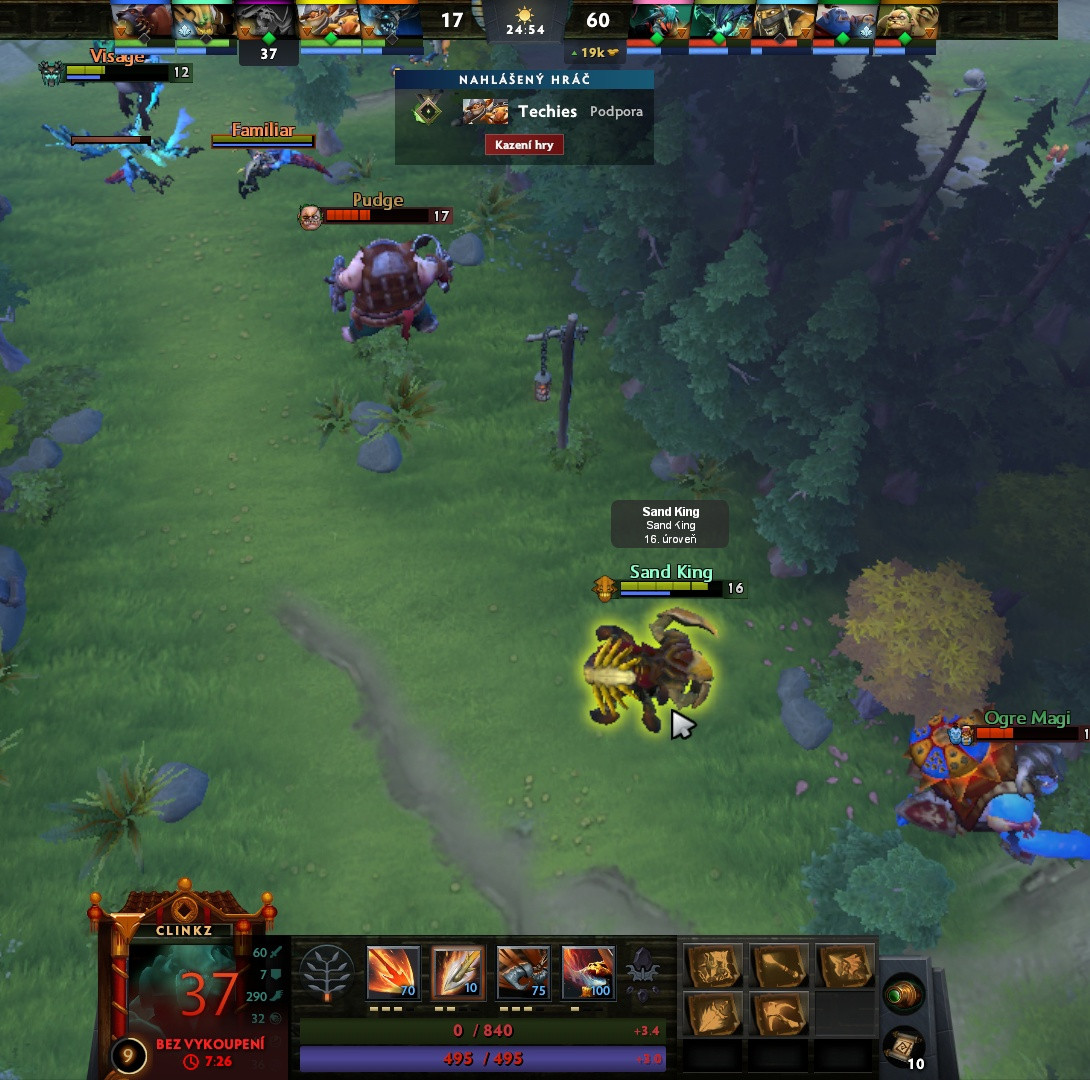Click the red "Kazení hry" report button
The width and height of the screenshot is (1090, 1080).
pyautogui.click(x=525, y=145)
